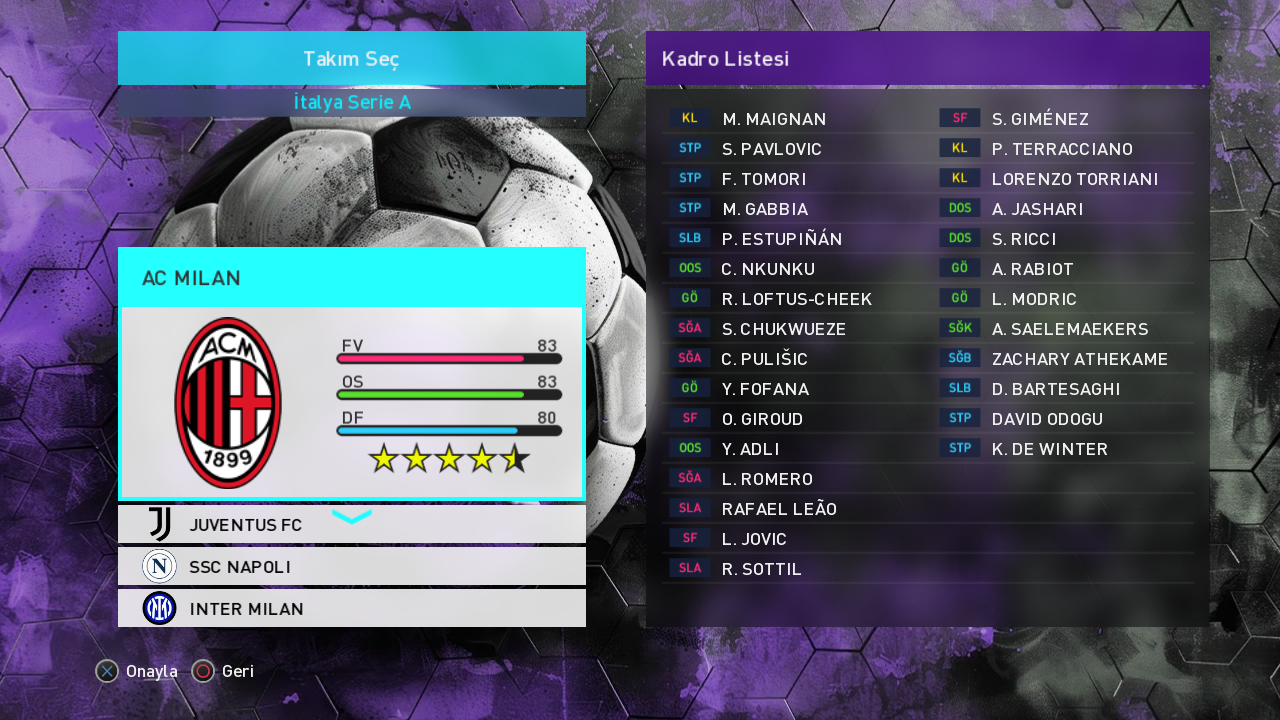Click O. Giroud's row in the squad
Screen dimensions: 1280x720
point(762,419)
